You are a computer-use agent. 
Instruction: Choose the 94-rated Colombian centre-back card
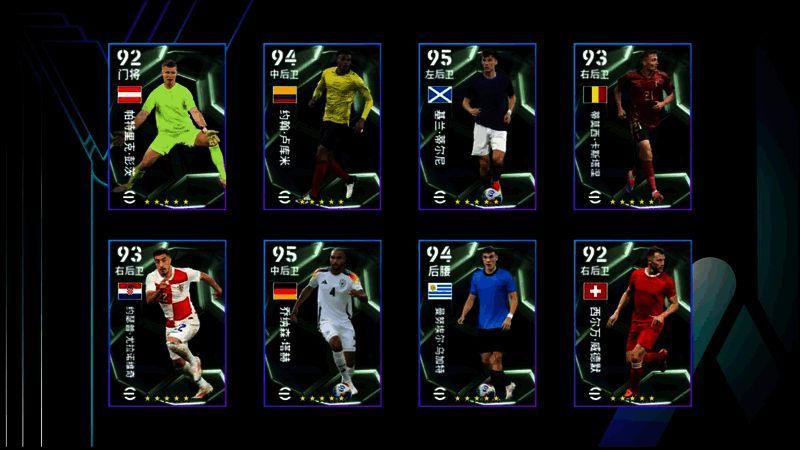(322, 126)
